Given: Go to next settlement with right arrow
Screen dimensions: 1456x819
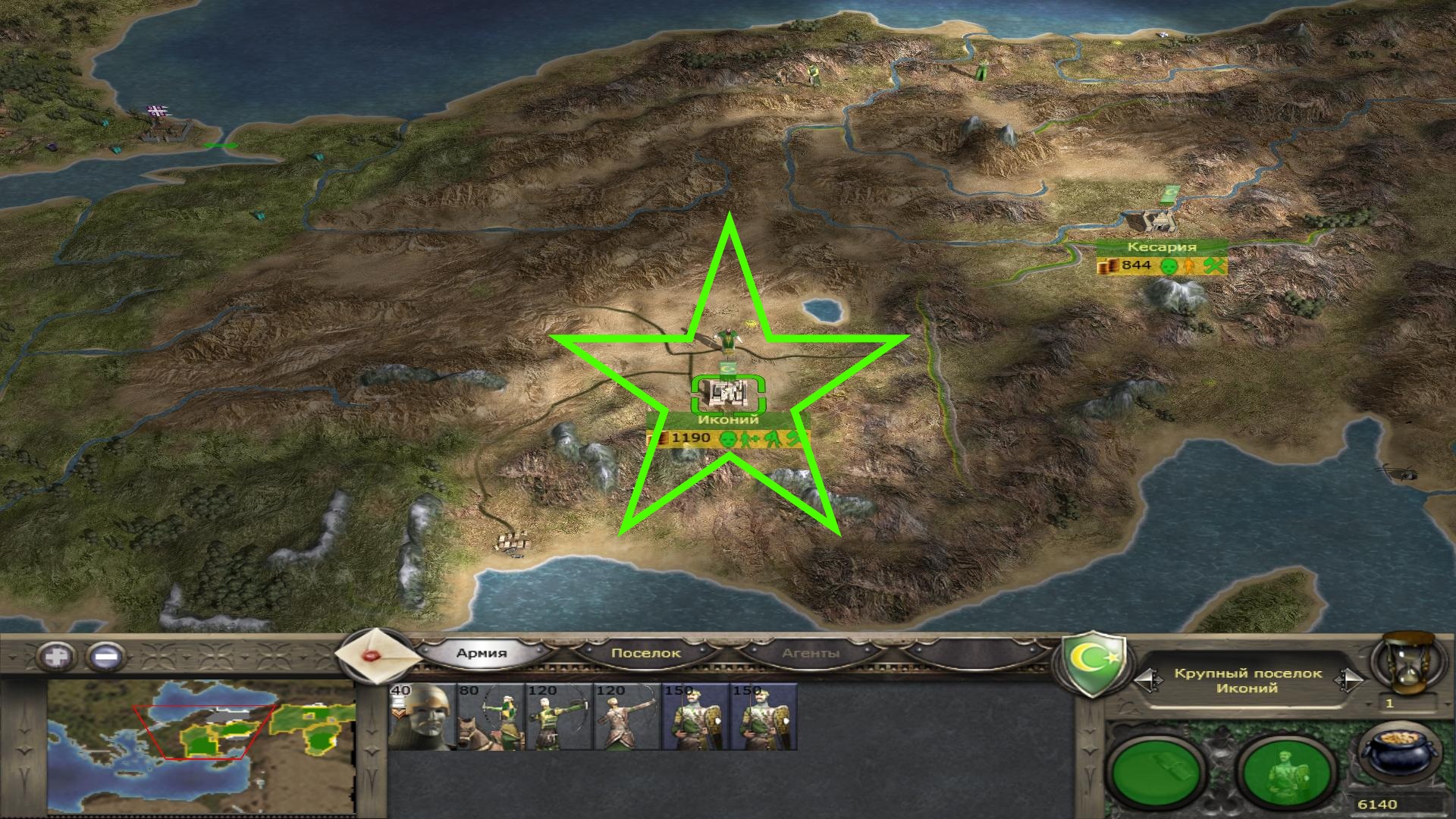Looking at the screenshot, I should (x=1349, y=680).
